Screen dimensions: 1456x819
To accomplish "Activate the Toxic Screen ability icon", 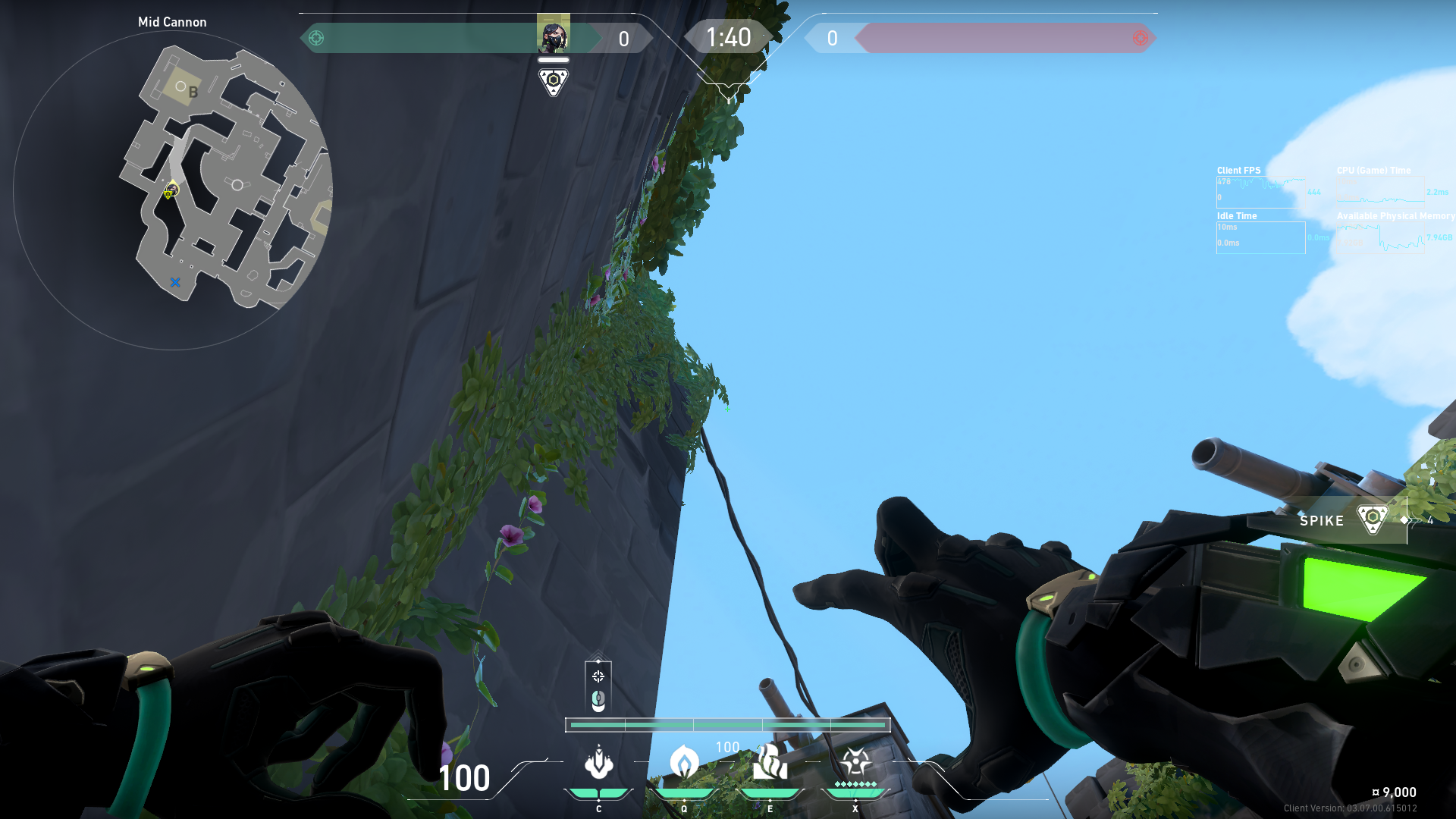I will click(x=770, y=763).
